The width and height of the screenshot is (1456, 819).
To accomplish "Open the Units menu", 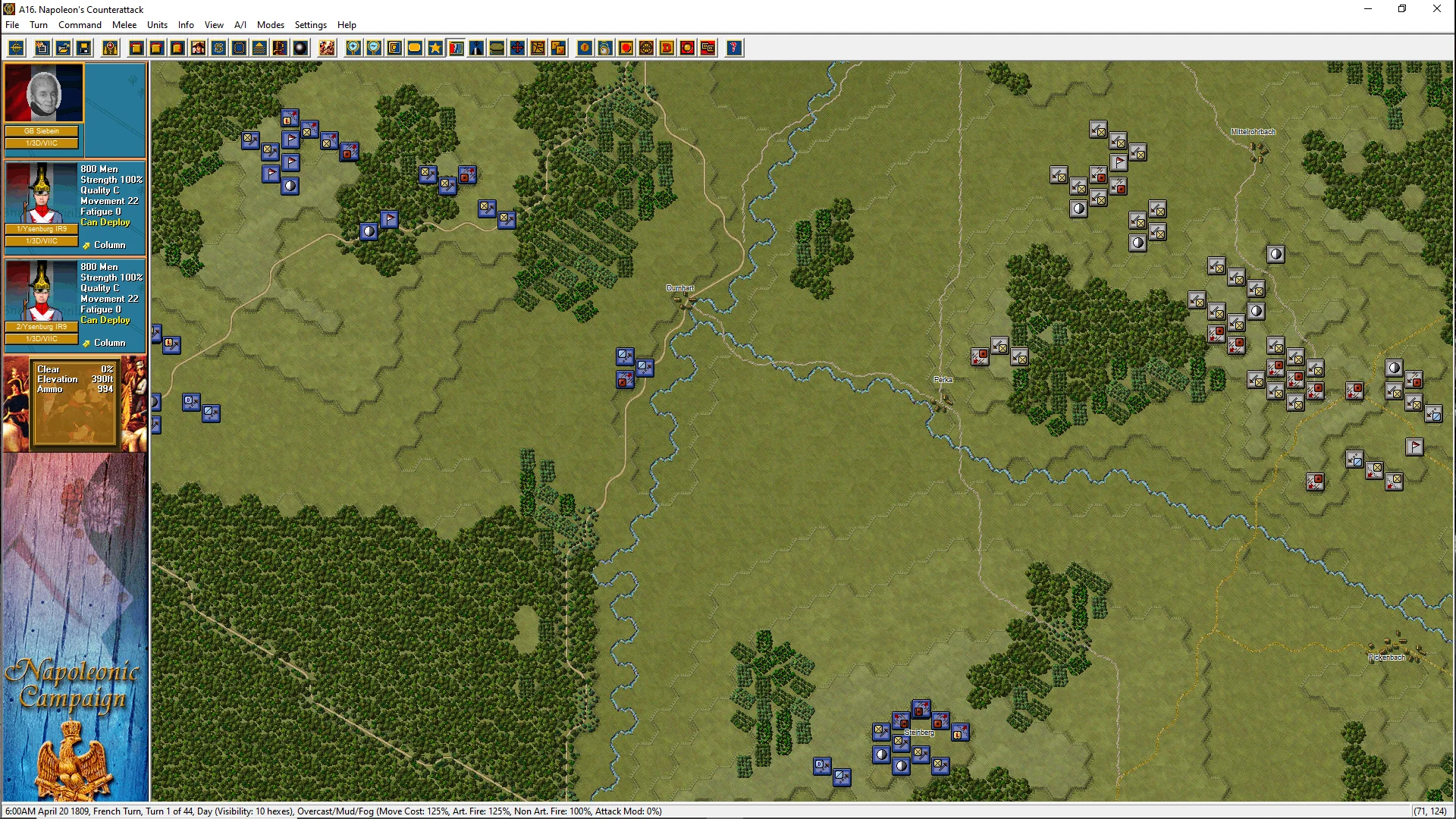I will click(157, 25).
